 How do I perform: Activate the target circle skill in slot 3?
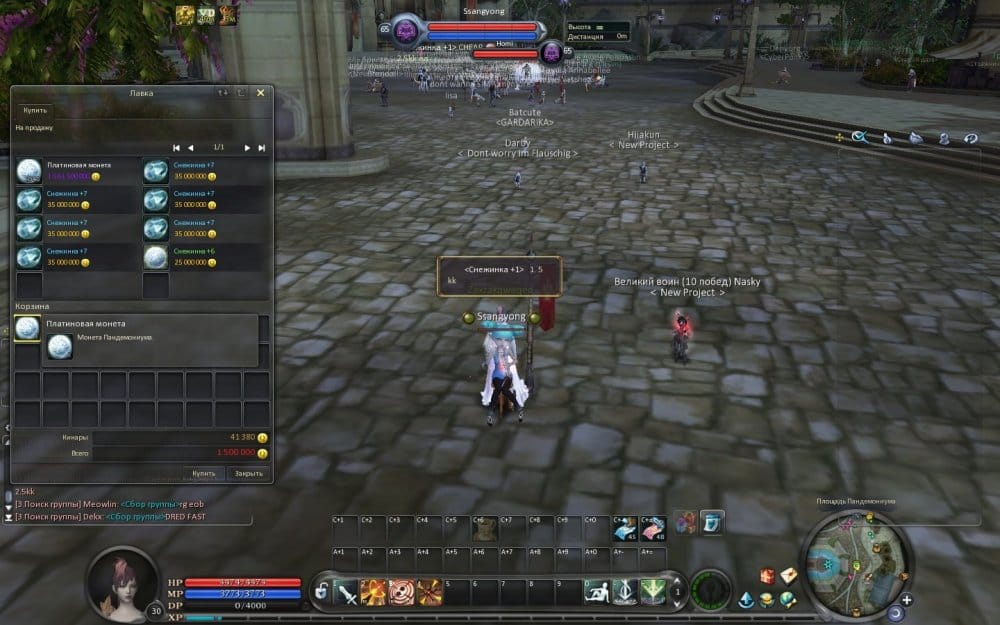point(402,591)
